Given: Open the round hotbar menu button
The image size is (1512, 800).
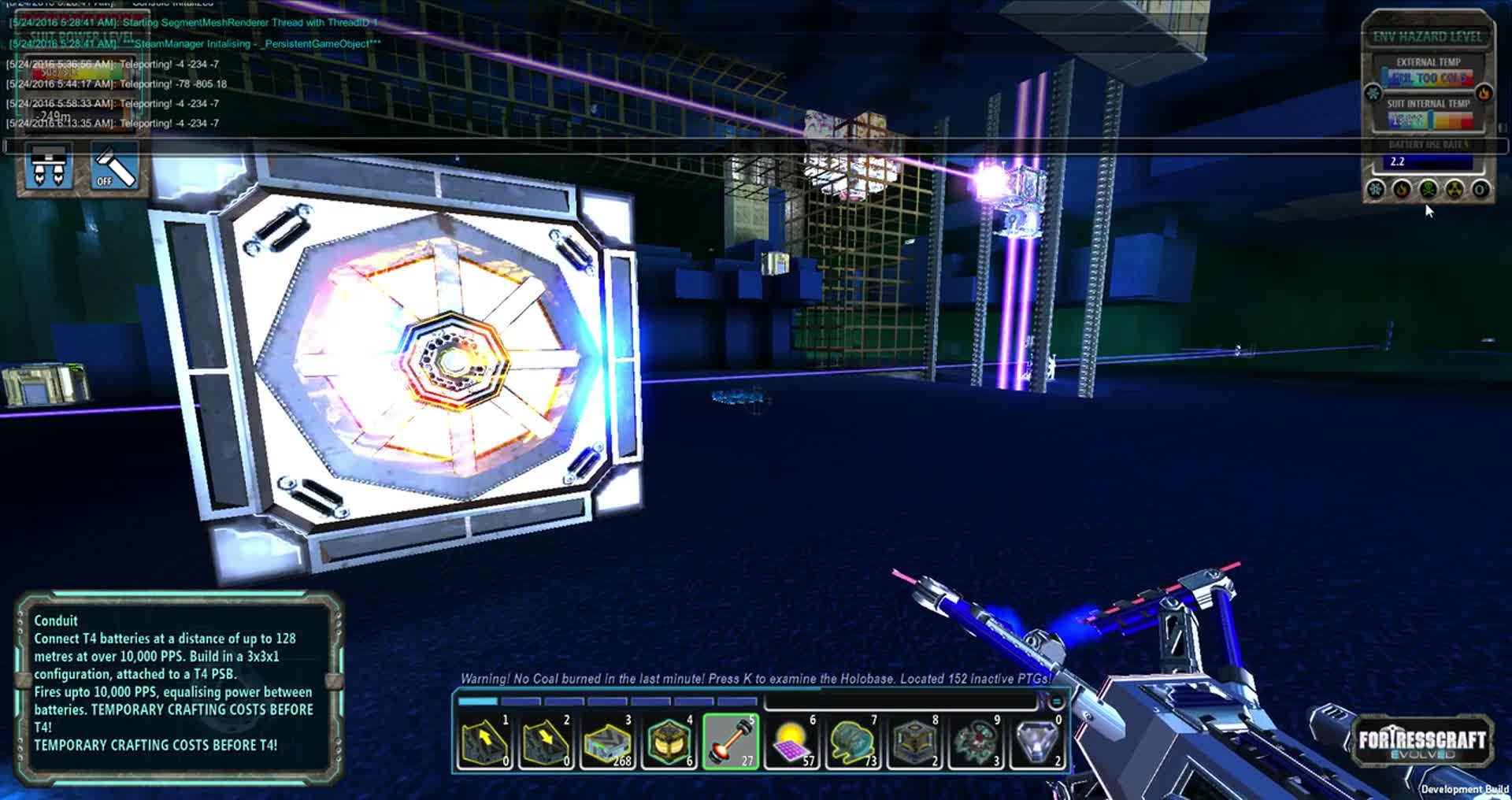Looking at the screenshot, I should click(1056, 702).
